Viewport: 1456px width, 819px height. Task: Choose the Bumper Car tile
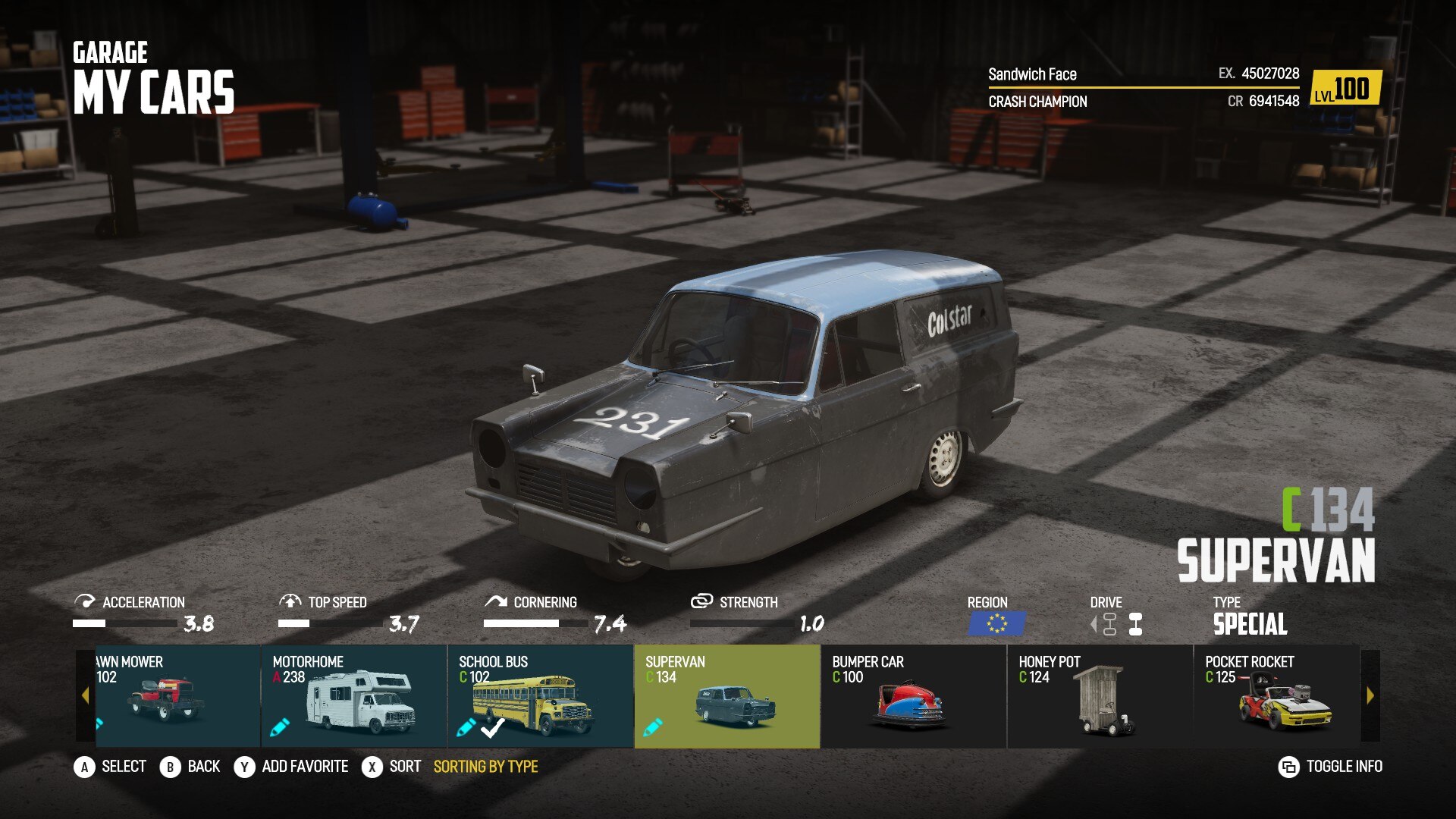[913, 696]
